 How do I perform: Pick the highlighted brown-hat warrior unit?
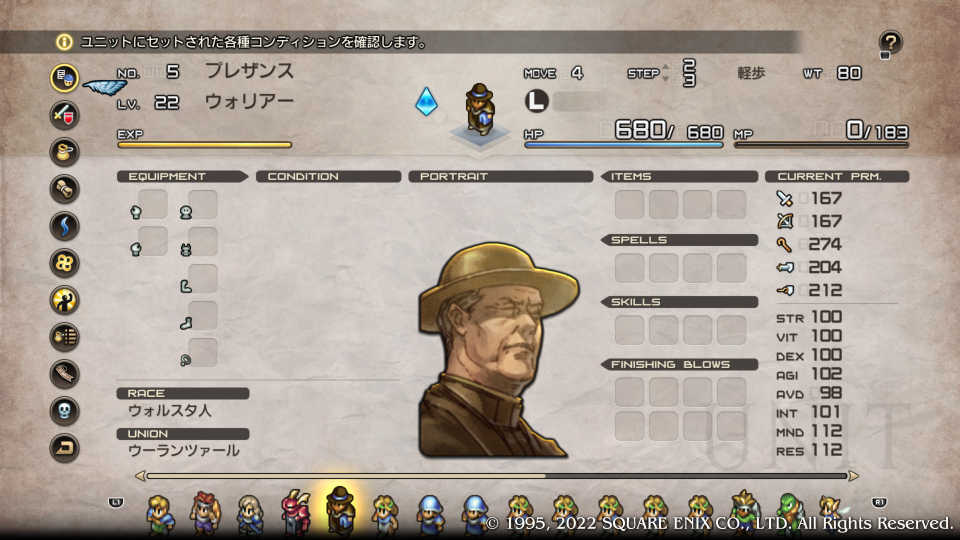[341, 510]
